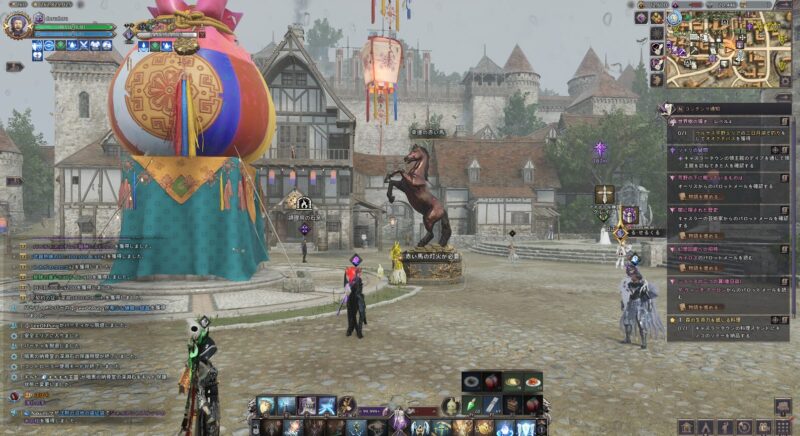
Task: Click the player character portrait
Action: (16, 25)
